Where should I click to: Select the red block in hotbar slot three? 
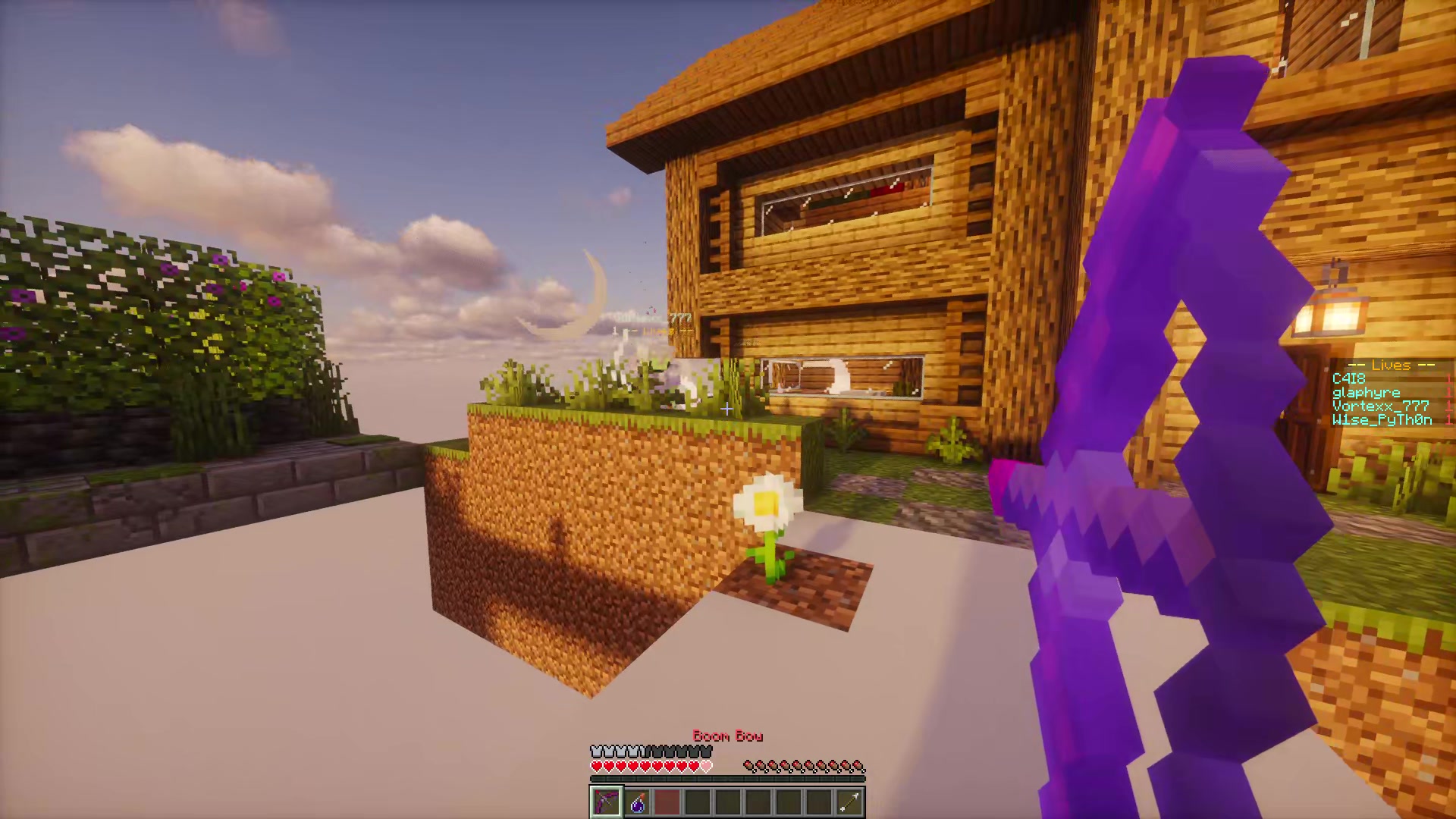pyautogui.click(x=667, y=802)
